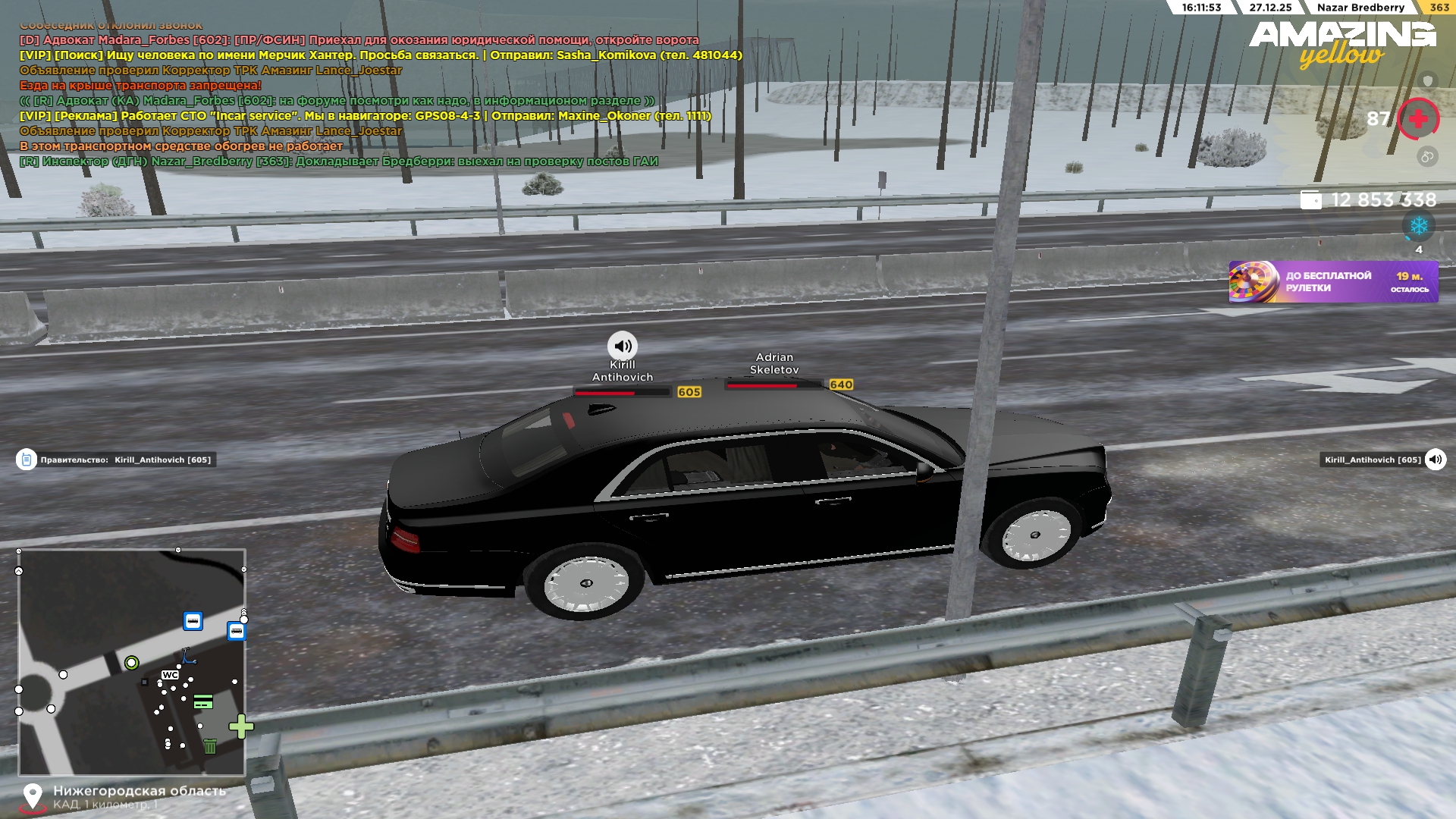Click the speaker icon beside Kirill_Antihovich [605]

click(1435, 460)
